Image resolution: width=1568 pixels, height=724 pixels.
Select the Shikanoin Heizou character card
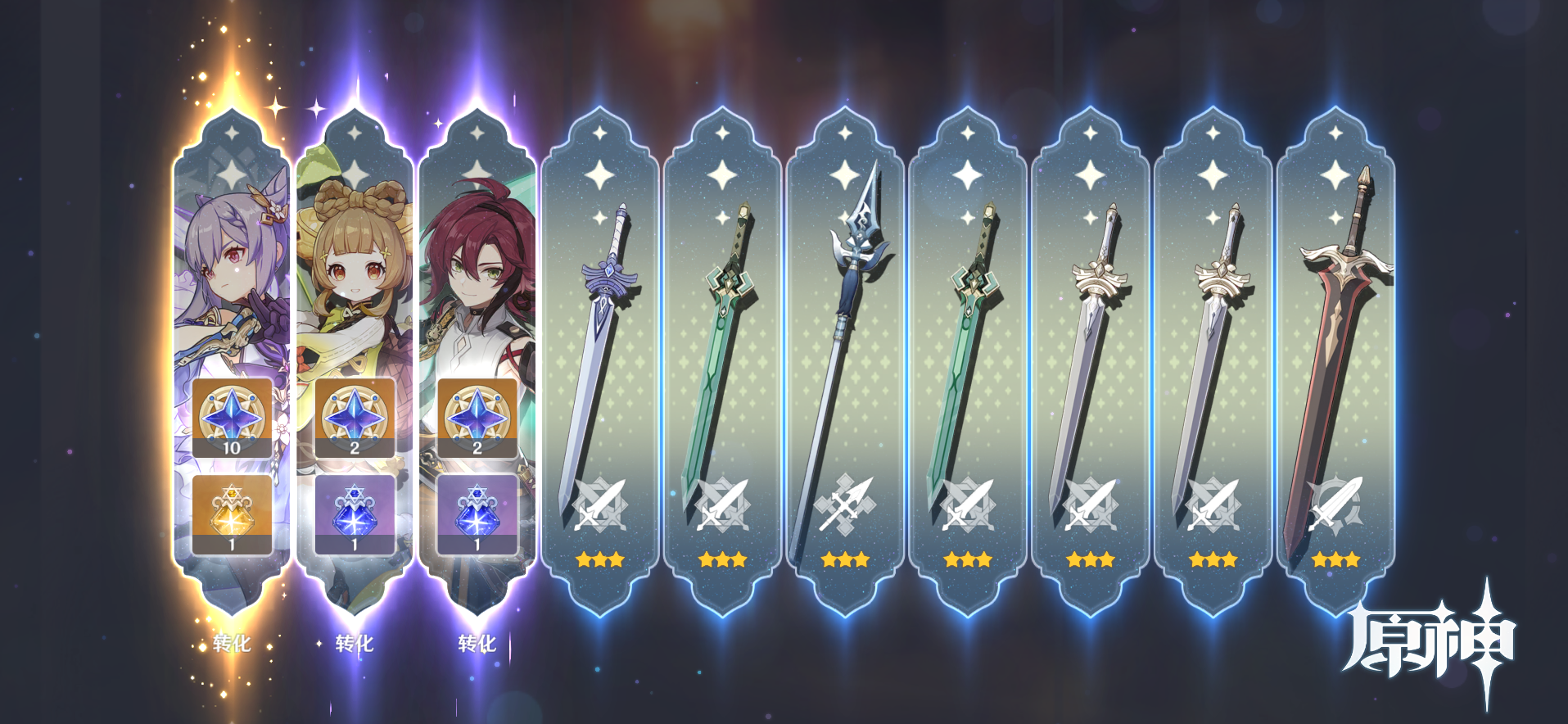[477, 270]
